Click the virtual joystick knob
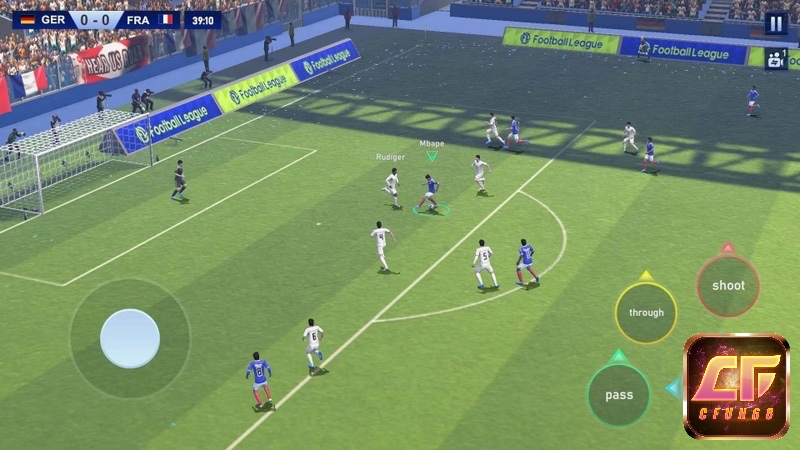This screenshot has height=450, width=800. 130,338
